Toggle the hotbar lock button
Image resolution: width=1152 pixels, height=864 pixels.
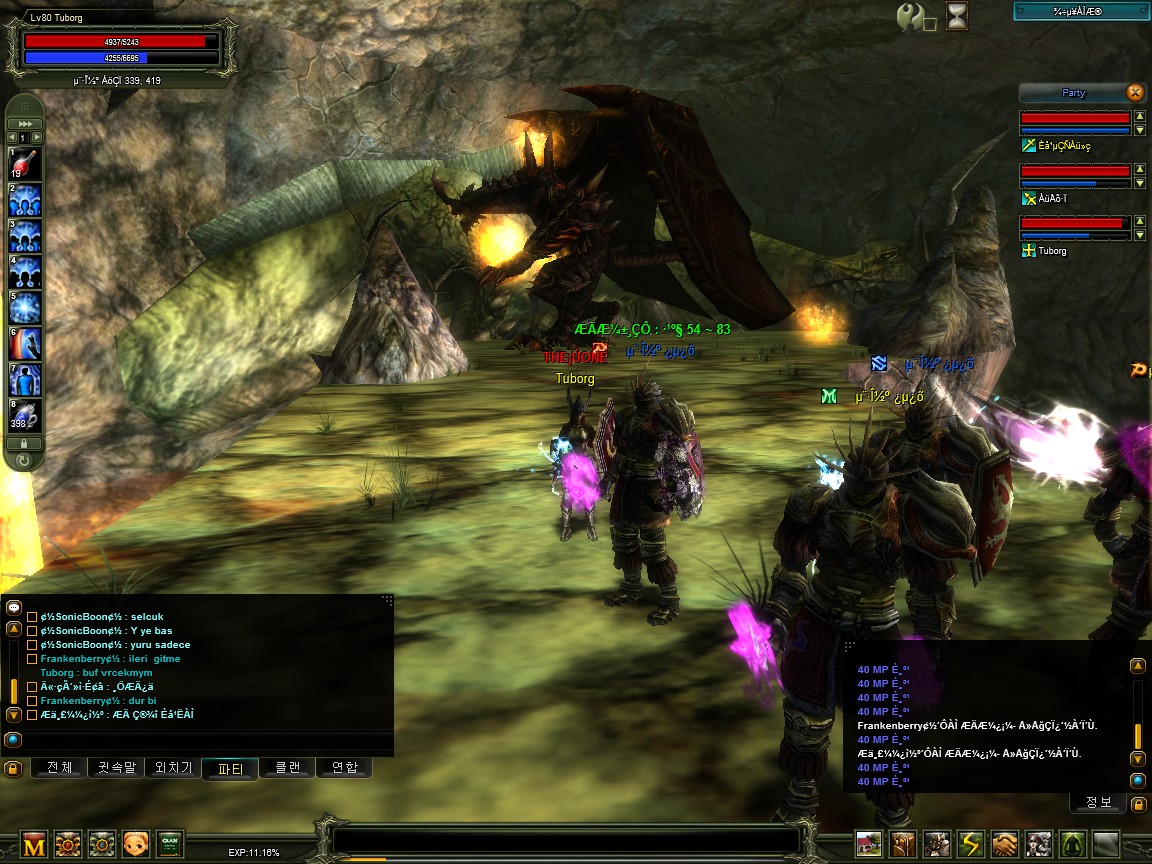coord(24,443)
